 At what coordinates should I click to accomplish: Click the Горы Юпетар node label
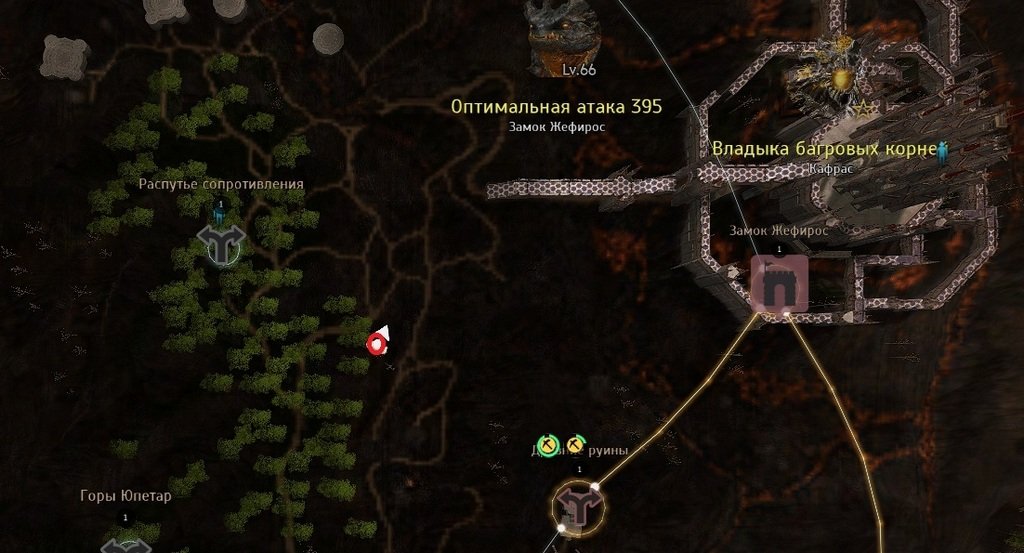click(x=125, y=496)
